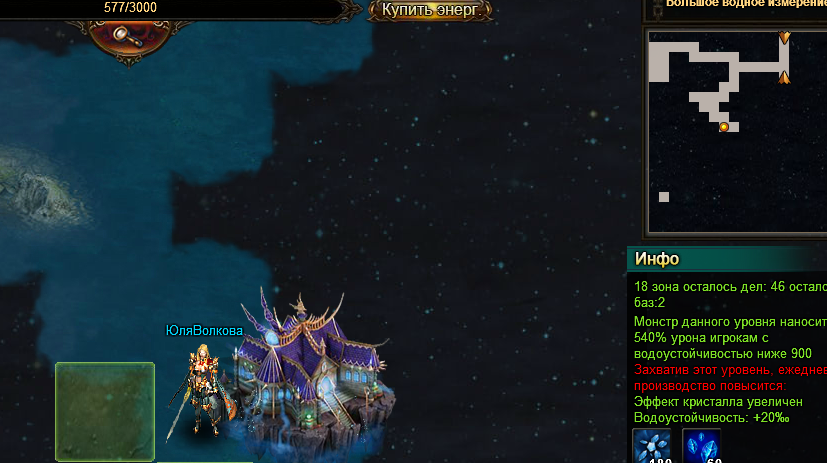This screenshot has height=463, width=827.
Task: Click the lower orange arrow minimap marker
Action: 784,77
